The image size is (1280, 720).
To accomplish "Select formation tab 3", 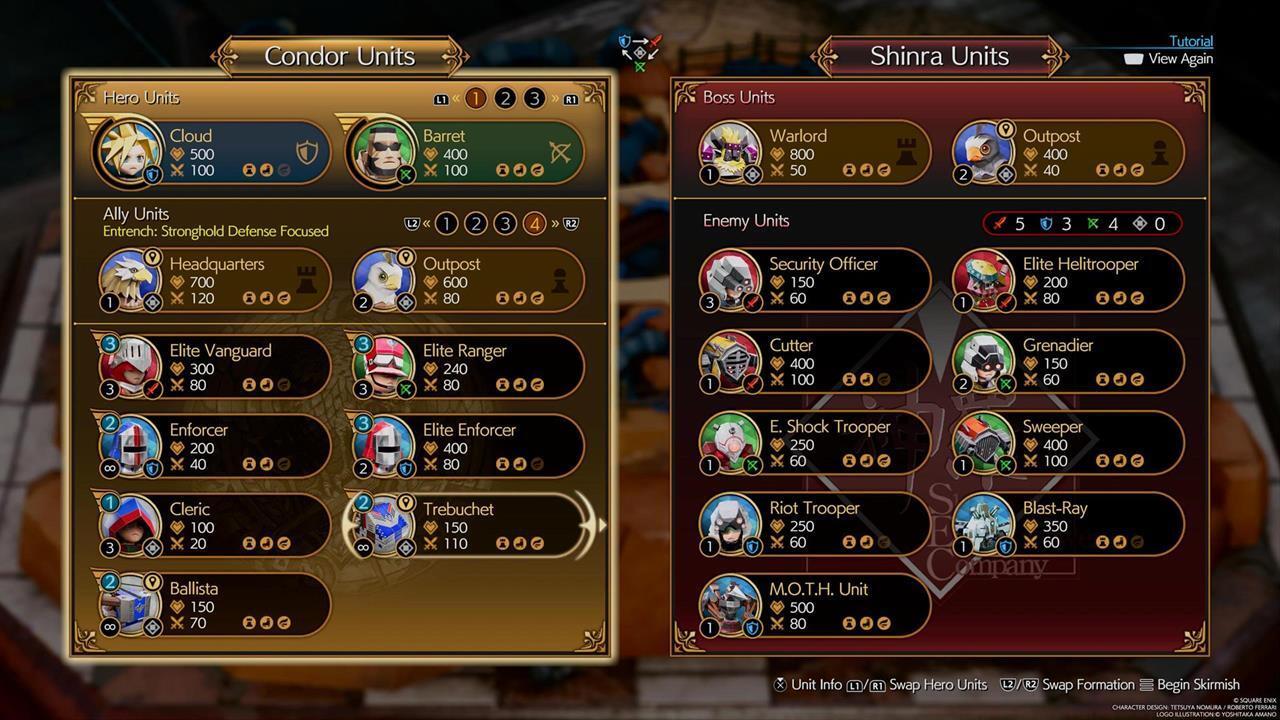I will [504, 222].
